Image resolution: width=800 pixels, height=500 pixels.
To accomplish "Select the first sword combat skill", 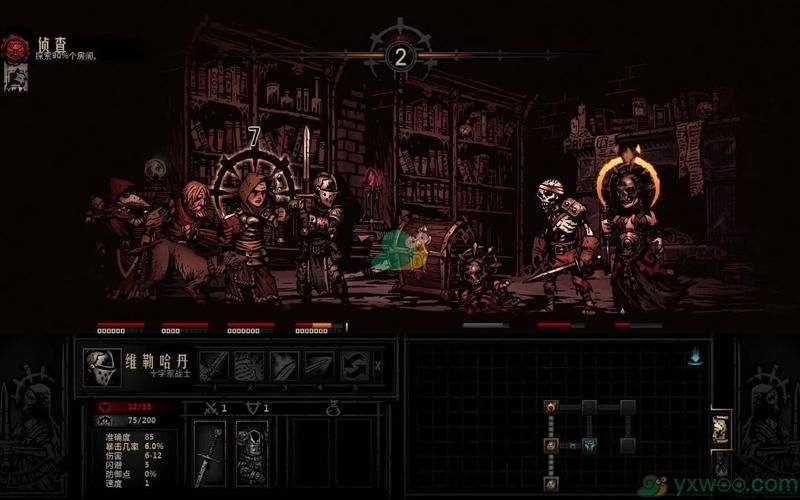I will 215,365.
